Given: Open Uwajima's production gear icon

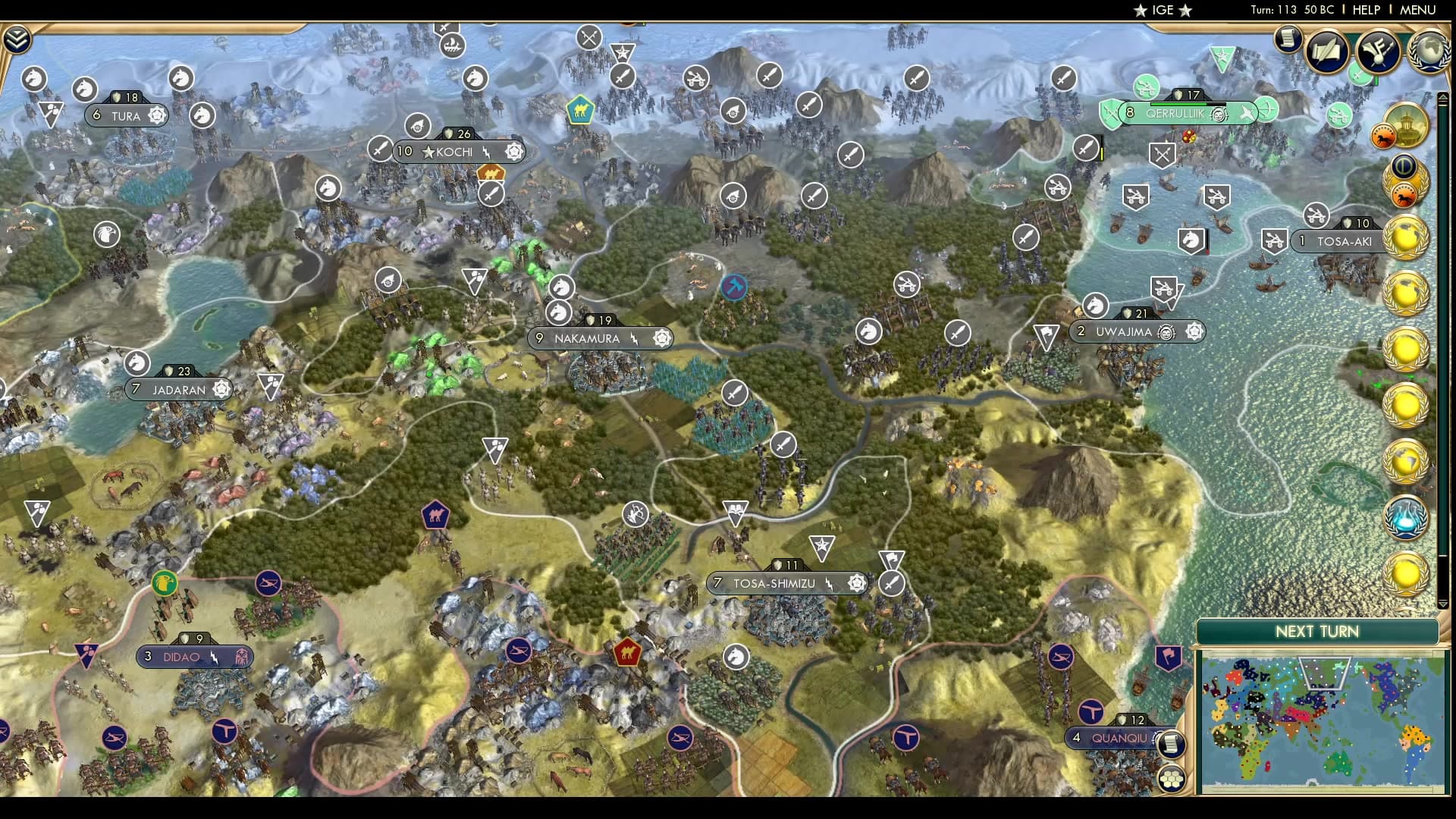Looking at the screenshot, I should pyautogui.click(x=1195, y=331).
